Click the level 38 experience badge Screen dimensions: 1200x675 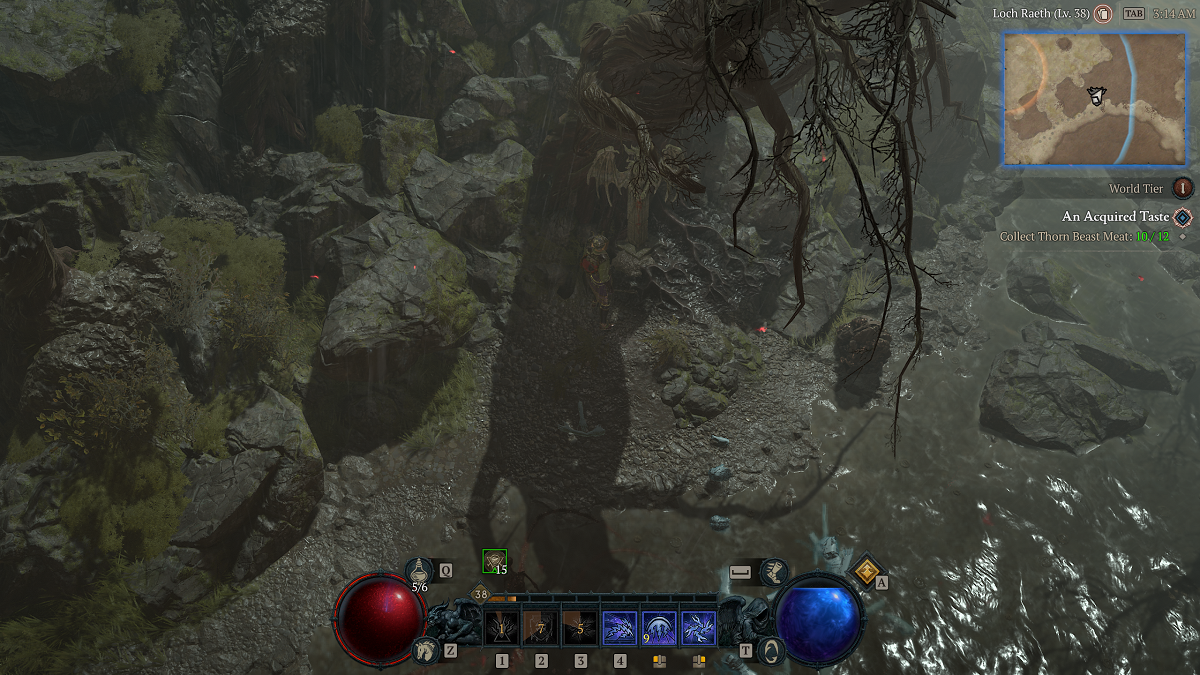pos(481,594)
